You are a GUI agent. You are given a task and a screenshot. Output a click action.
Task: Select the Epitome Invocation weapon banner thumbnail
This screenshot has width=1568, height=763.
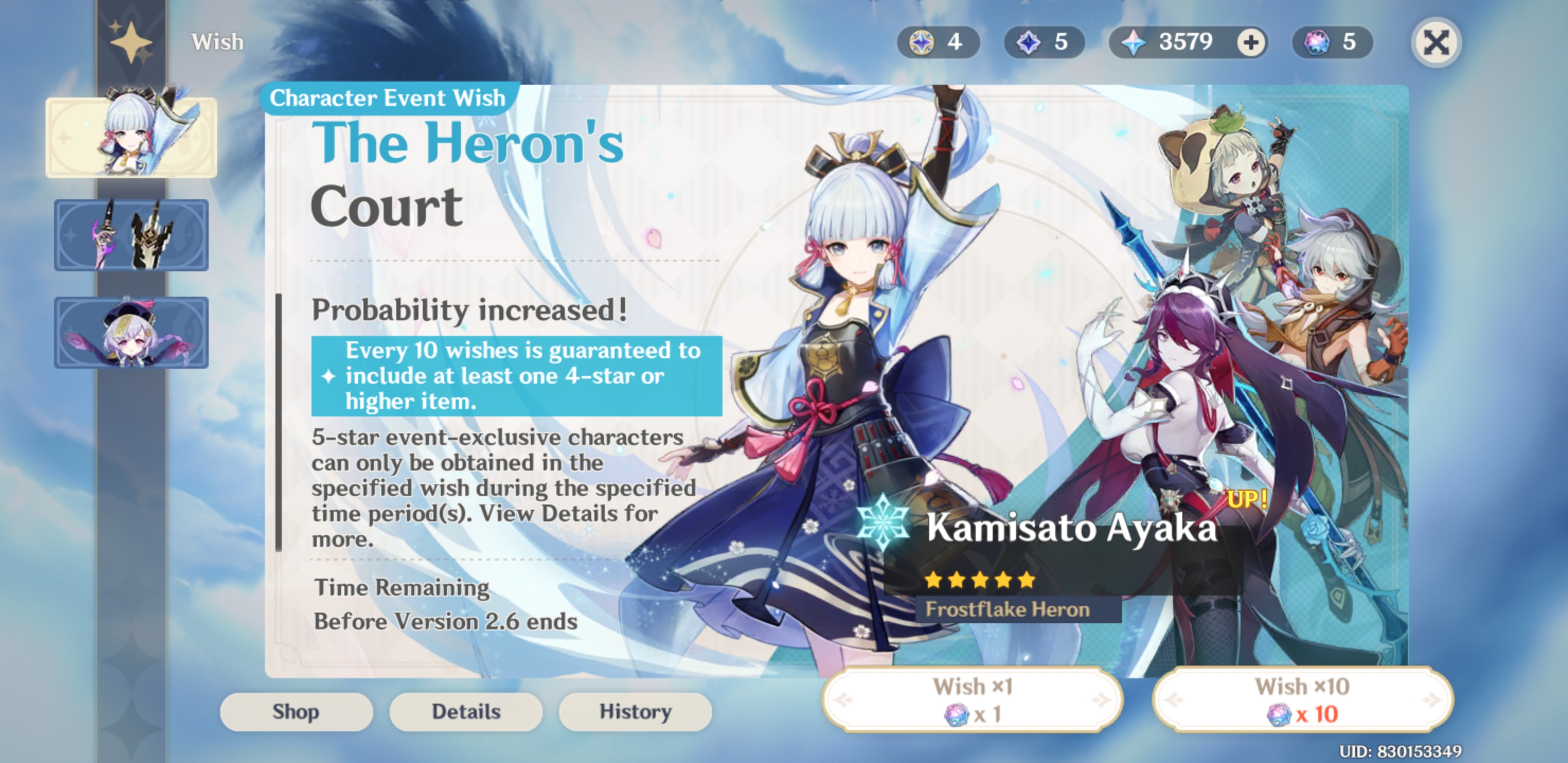pyautogui.click(x=131, y=234)
